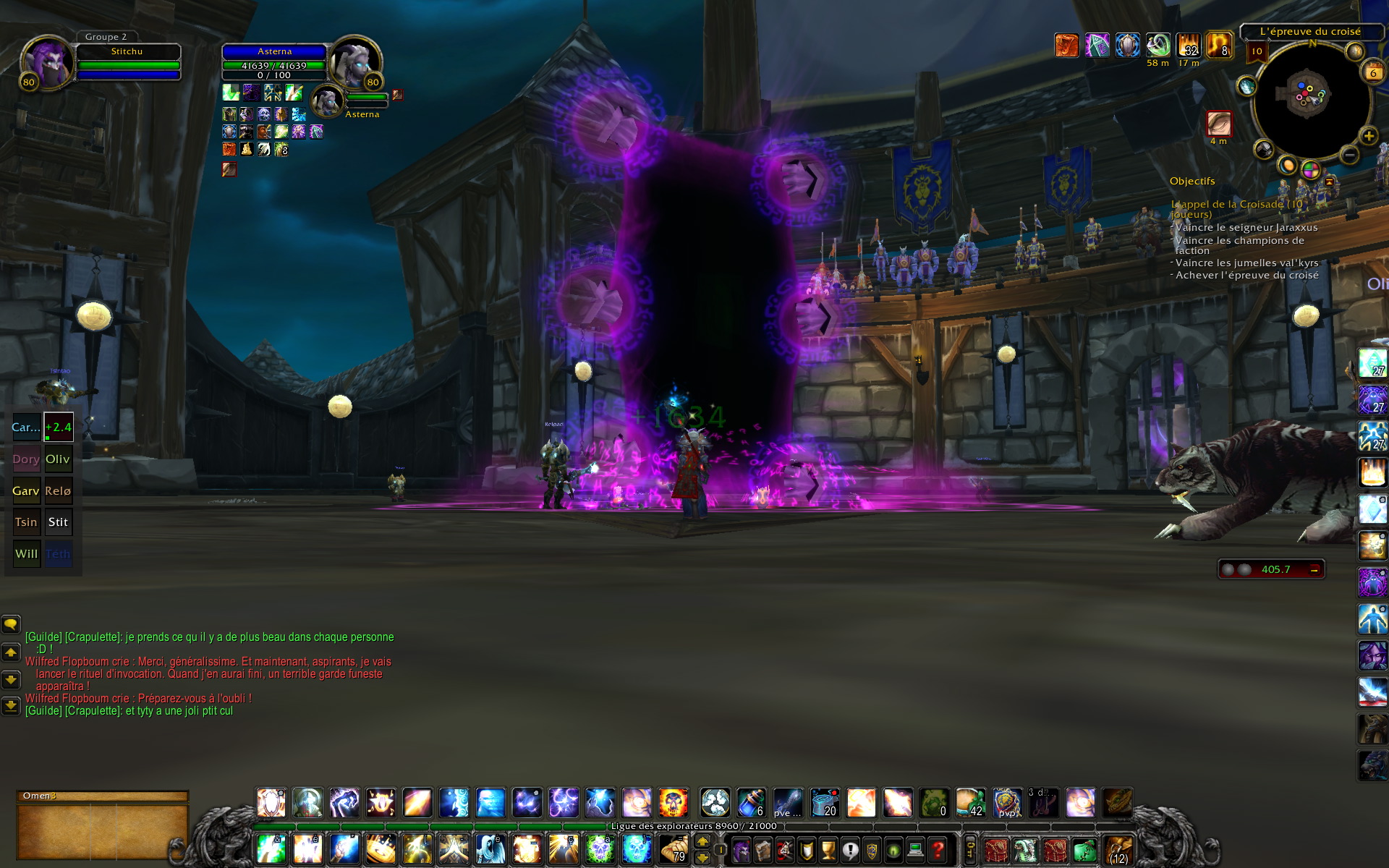Image resolution: width=1389 pixels, height=868 pixels.
Task: Open the chat menu speech bubble button
Action: [11, 624]
